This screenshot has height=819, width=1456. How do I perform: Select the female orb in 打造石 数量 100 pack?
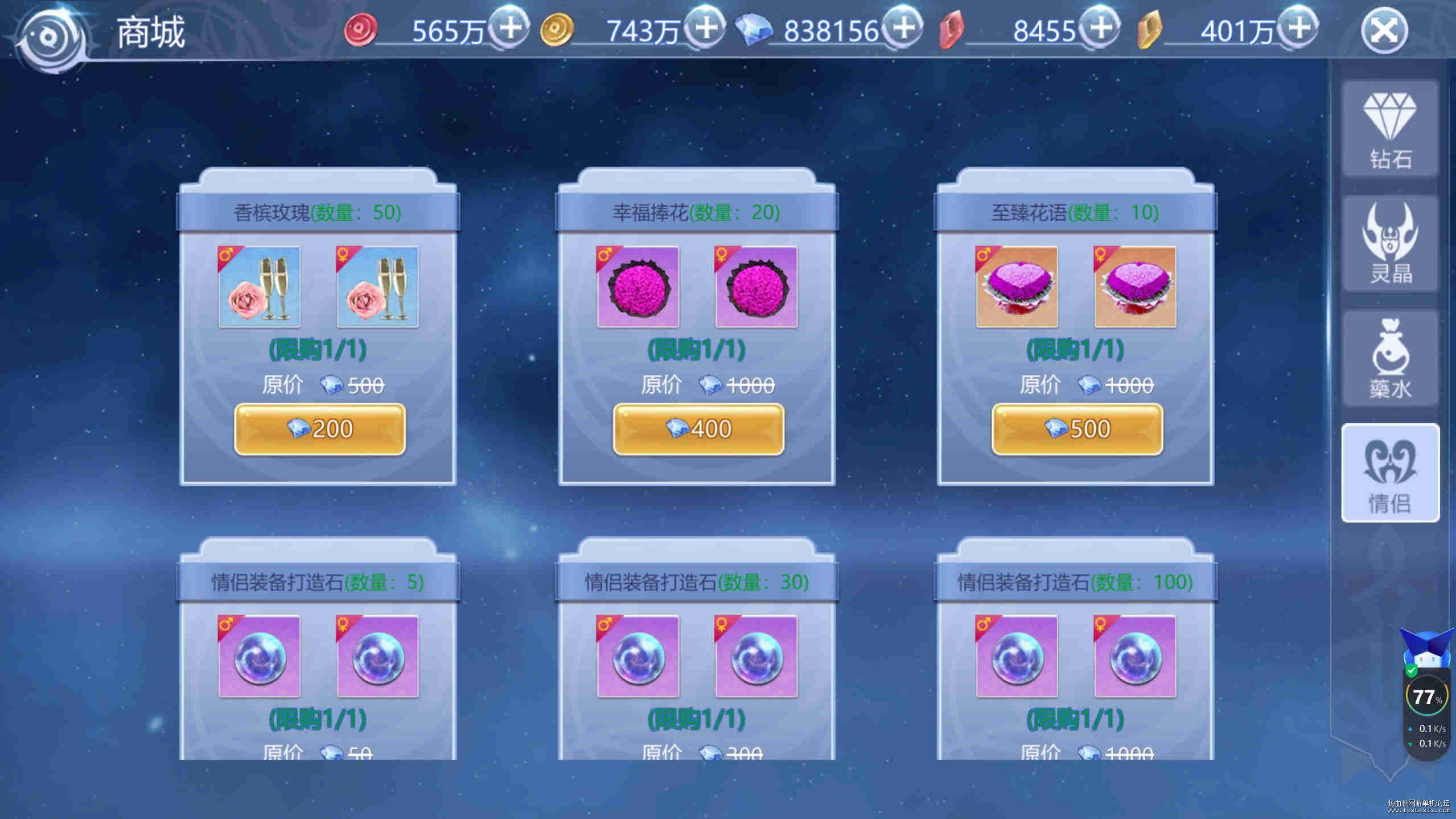1135,656
